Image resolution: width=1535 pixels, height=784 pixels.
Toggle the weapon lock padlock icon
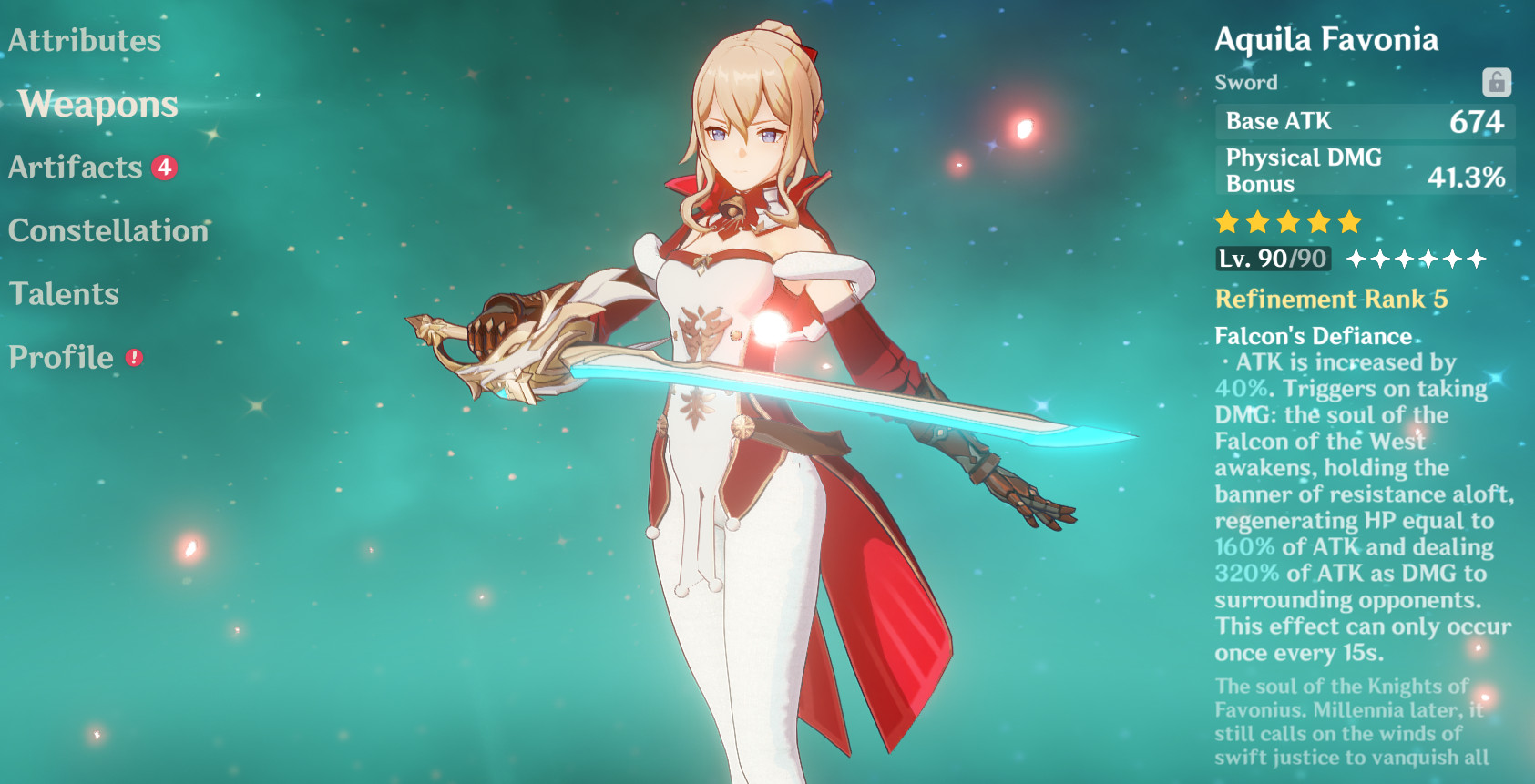pos(1498,82)
